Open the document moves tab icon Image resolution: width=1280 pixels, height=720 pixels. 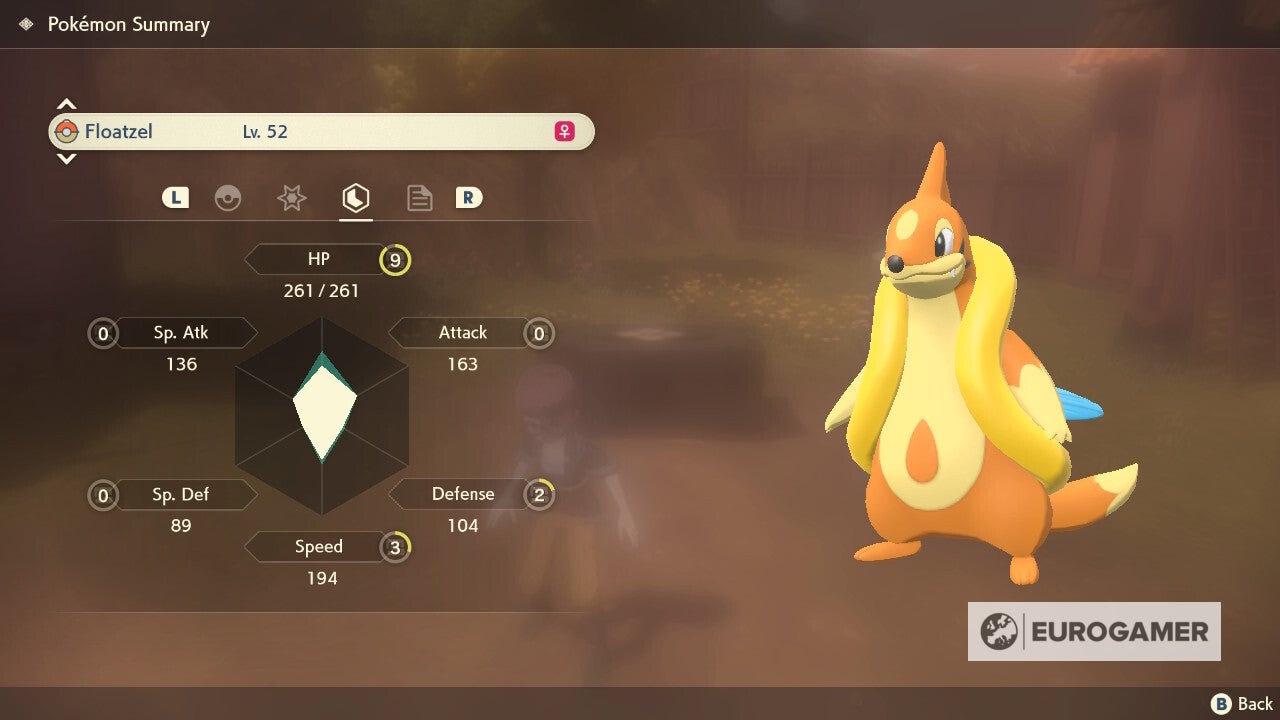click(419, 197)
